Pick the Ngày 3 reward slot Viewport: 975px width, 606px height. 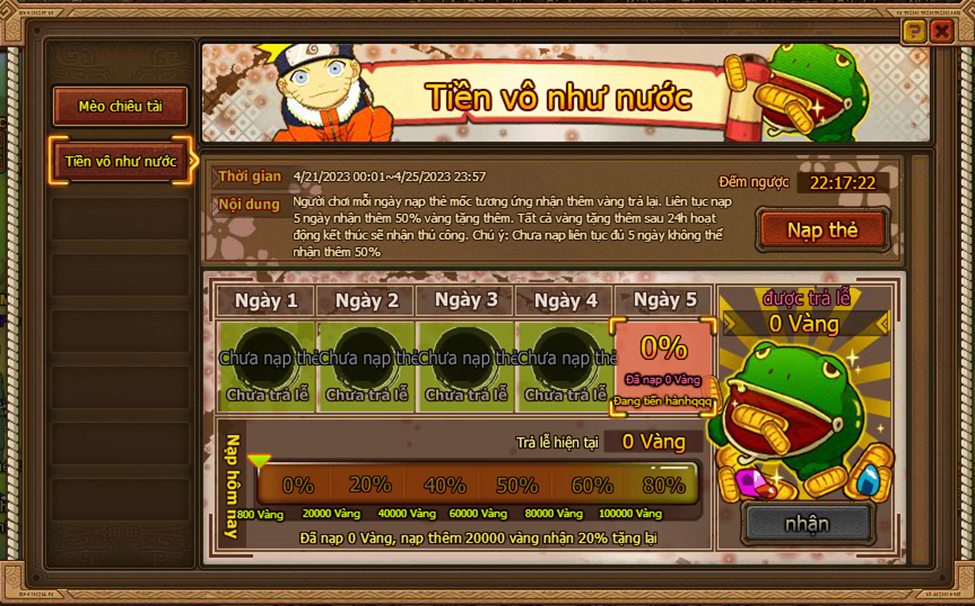click(x=466, y=365)
